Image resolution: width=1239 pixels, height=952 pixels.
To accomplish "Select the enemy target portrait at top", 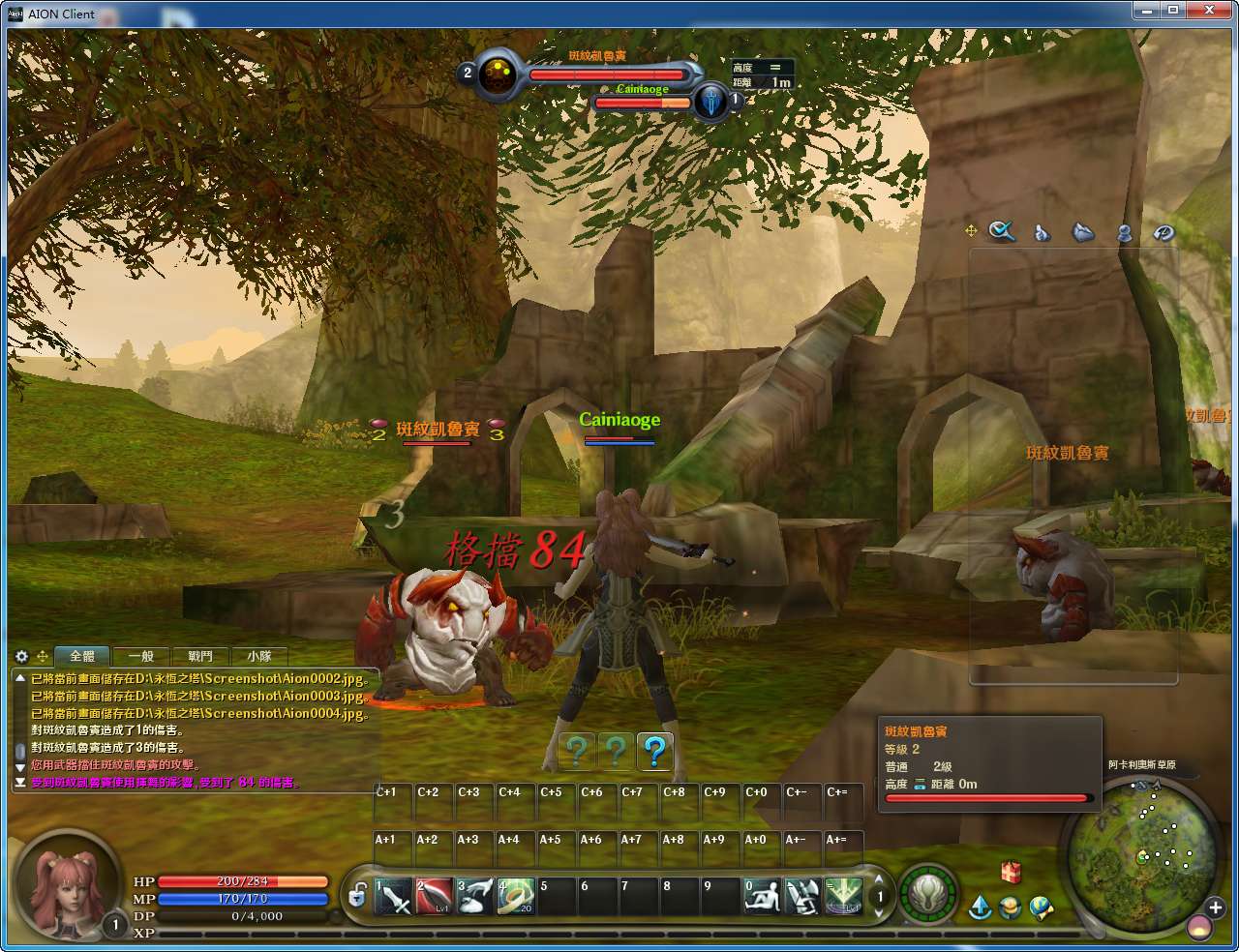I will point(499,73).
